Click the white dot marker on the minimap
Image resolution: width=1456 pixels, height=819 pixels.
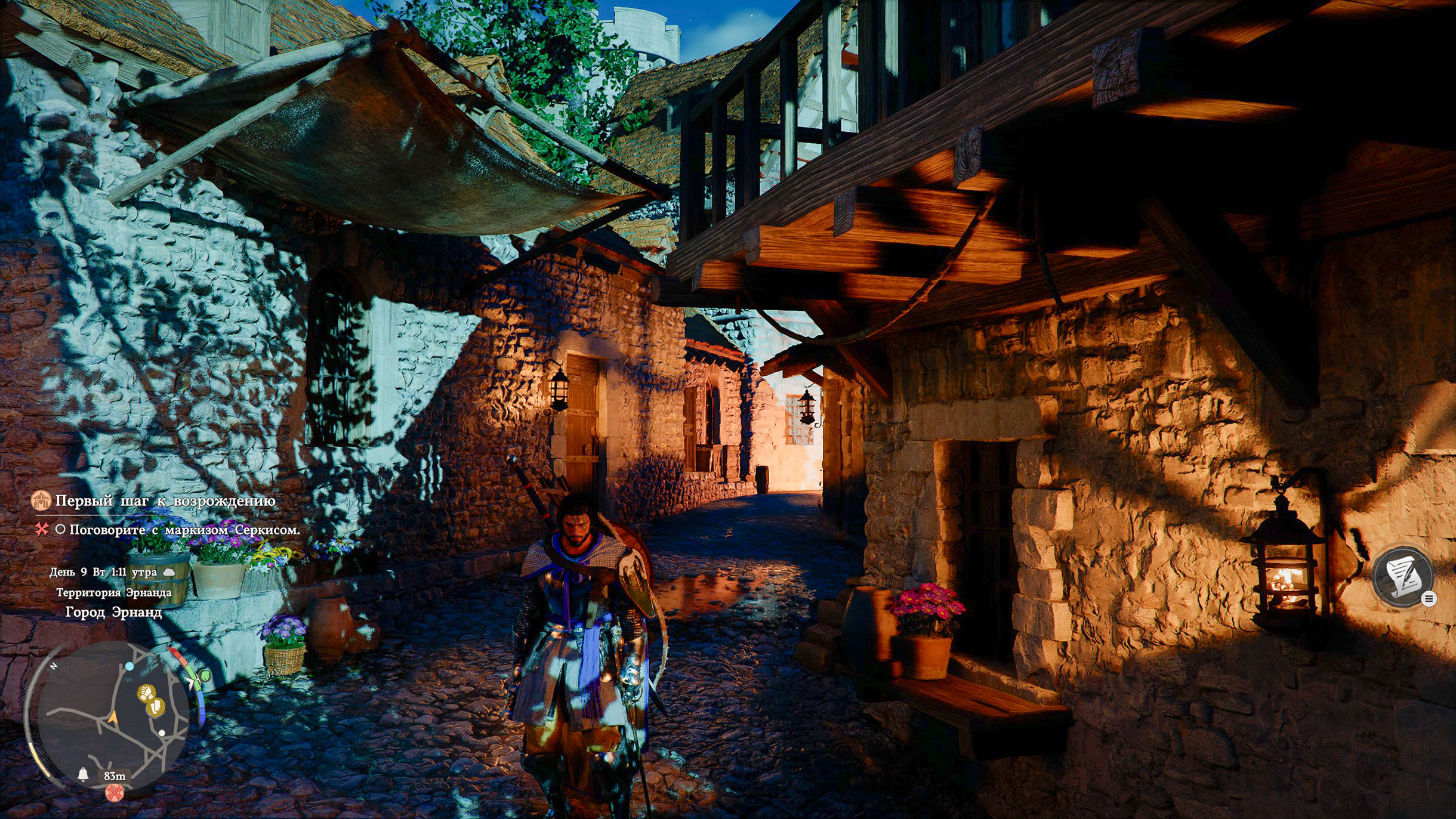[162, 733]
